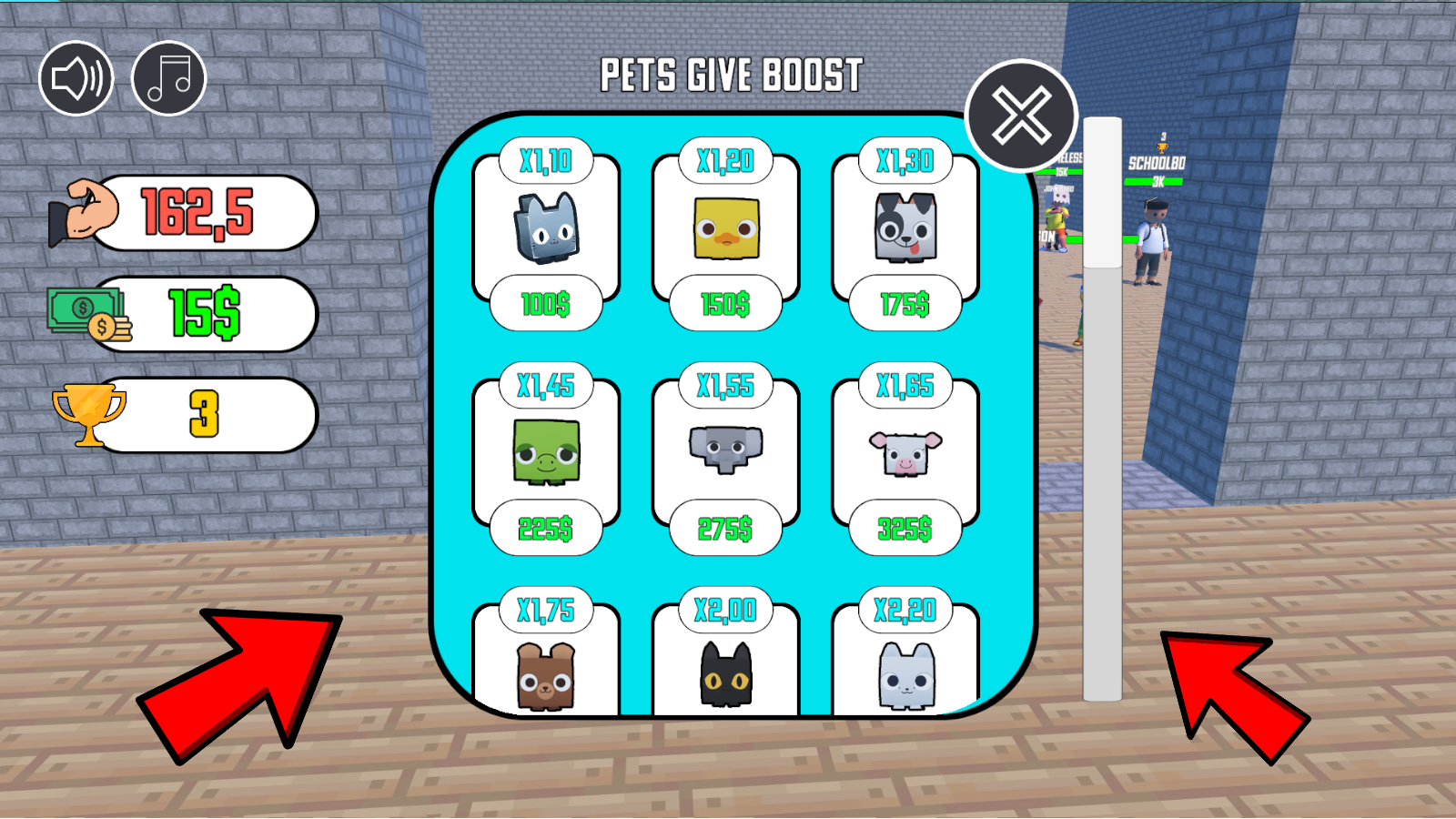Select the dog pet with tongue out
The height and width of the screenshot is (819, 1456).
pyautogui.click(x=904, y=227)
